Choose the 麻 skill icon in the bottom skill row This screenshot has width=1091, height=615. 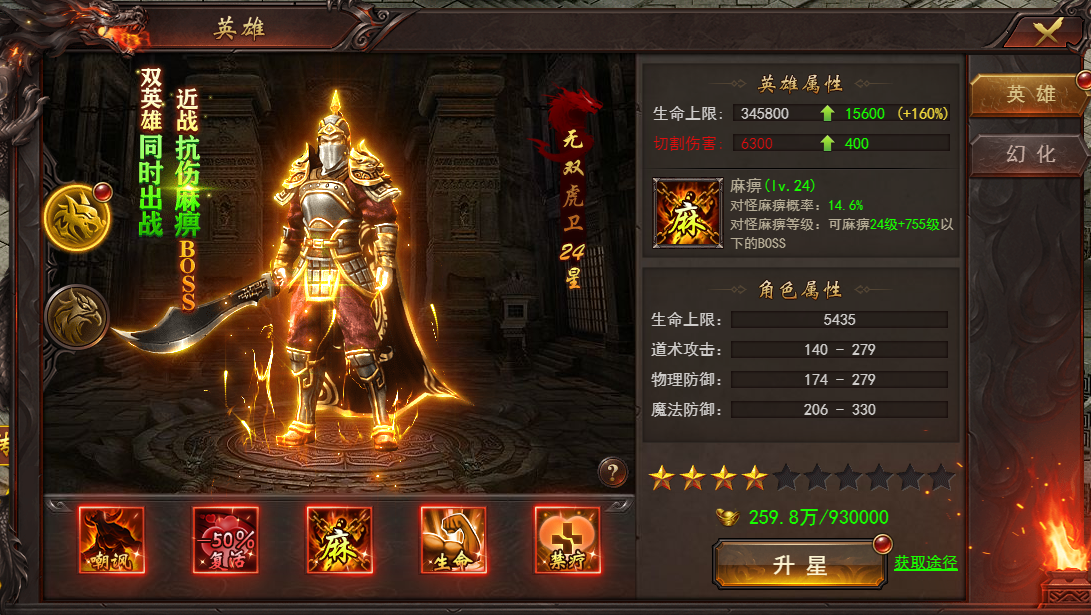340,540
